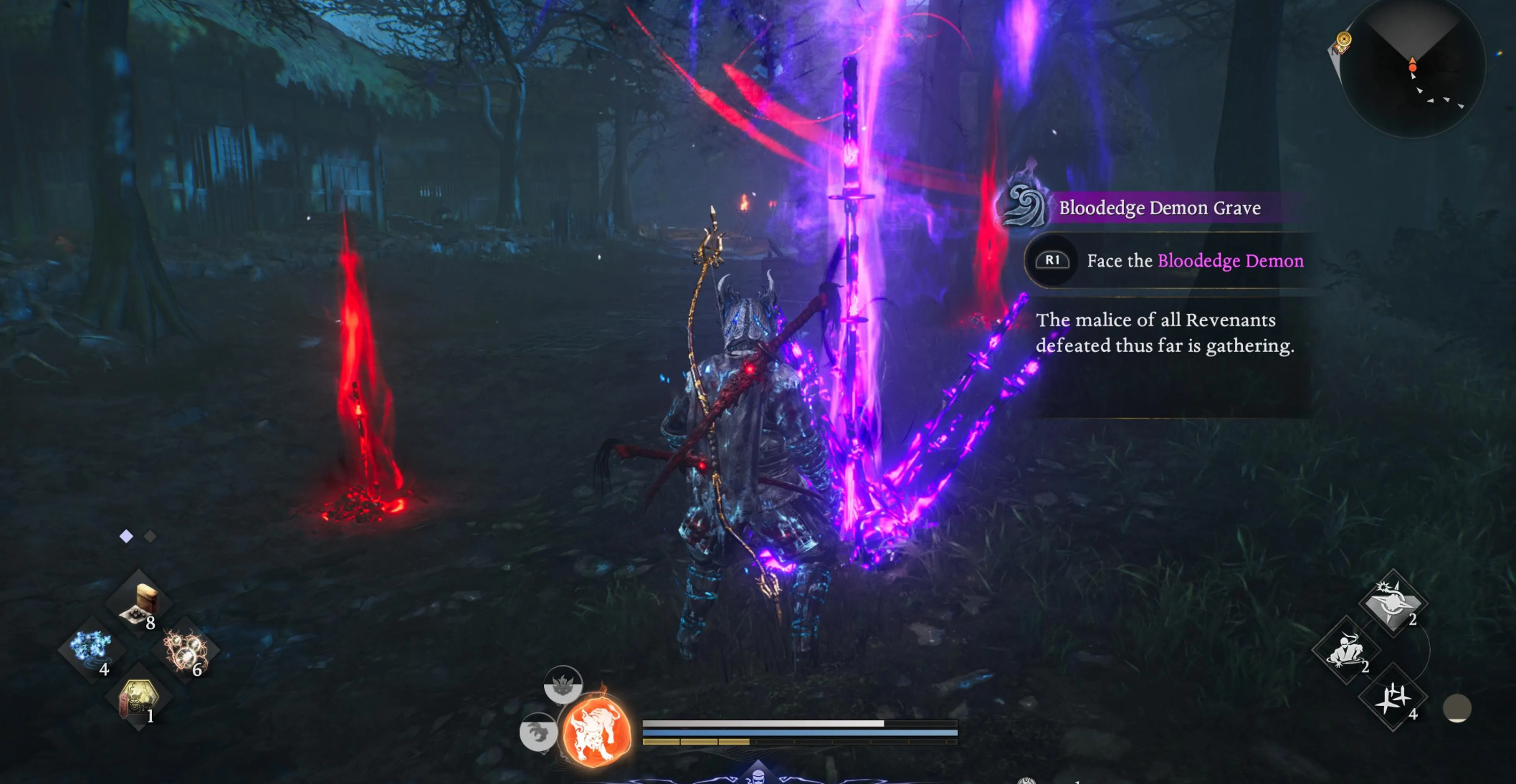Viewport: 1516px width, 784px height.
Task: Click the Bloodedge Demon Grave swirl icon
Action: click(x=1024, y=206)
